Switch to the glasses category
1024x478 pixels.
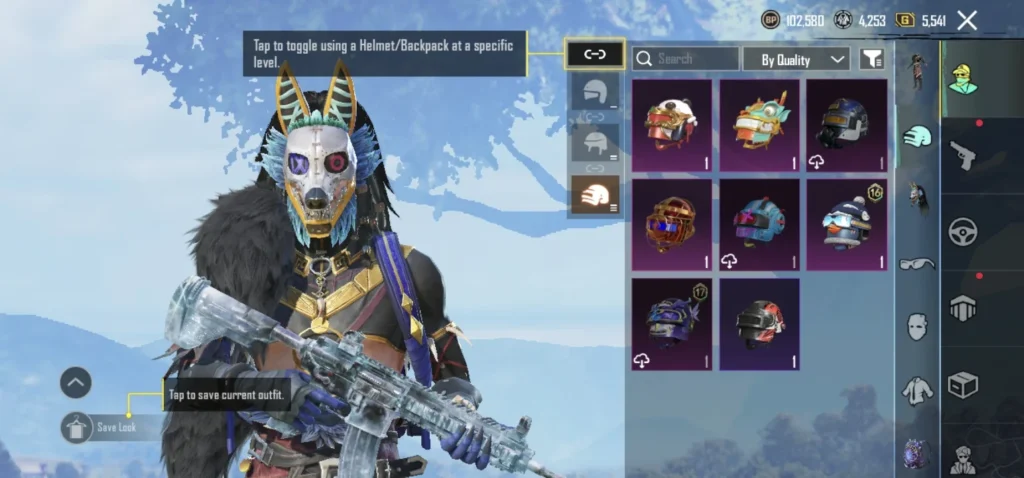pos(917,263)
